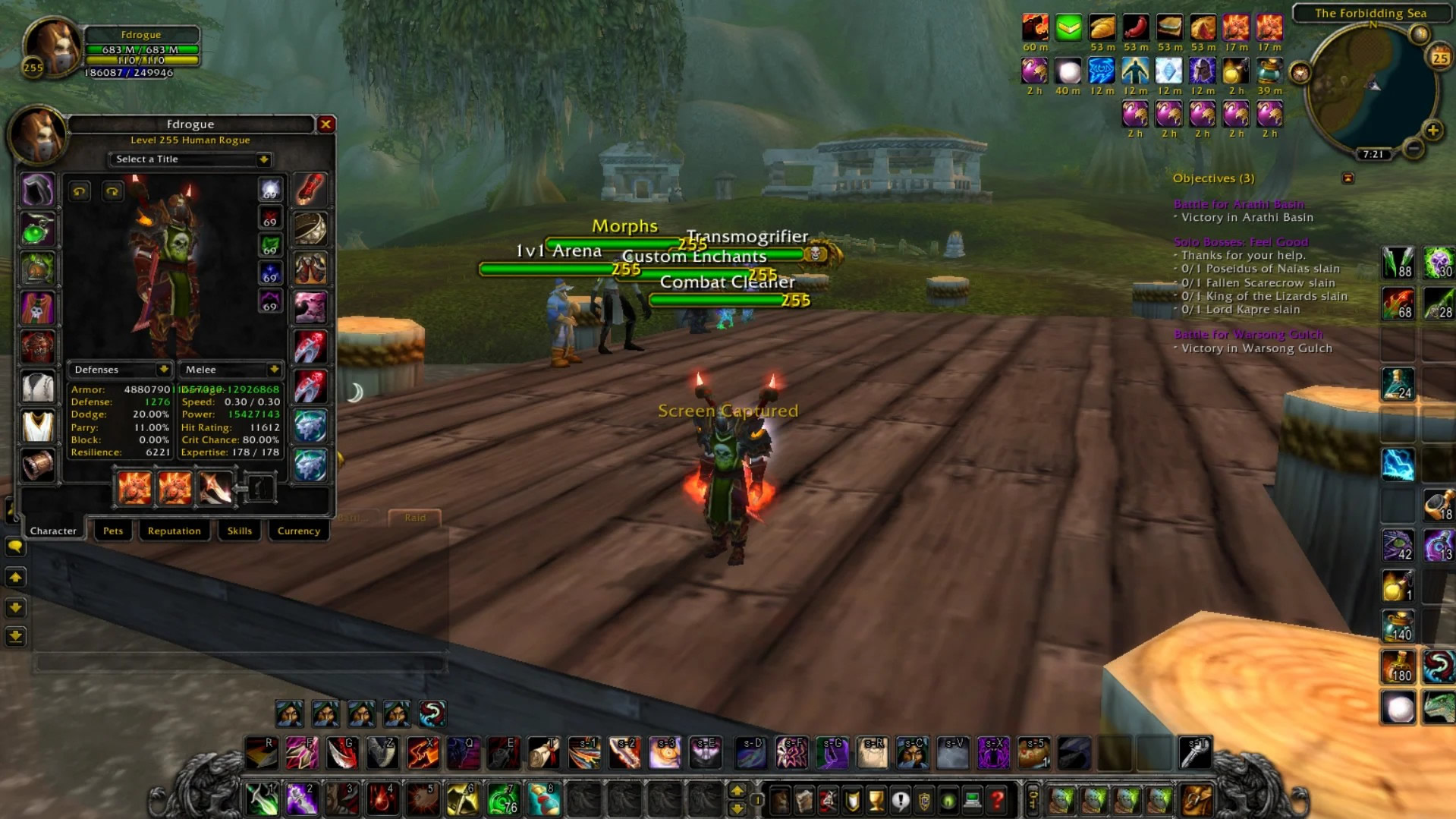This screenshot has height=819, width=1456.
Task: Select the Battle for Warsong Gulch objective
Action: coord(1248,334)
